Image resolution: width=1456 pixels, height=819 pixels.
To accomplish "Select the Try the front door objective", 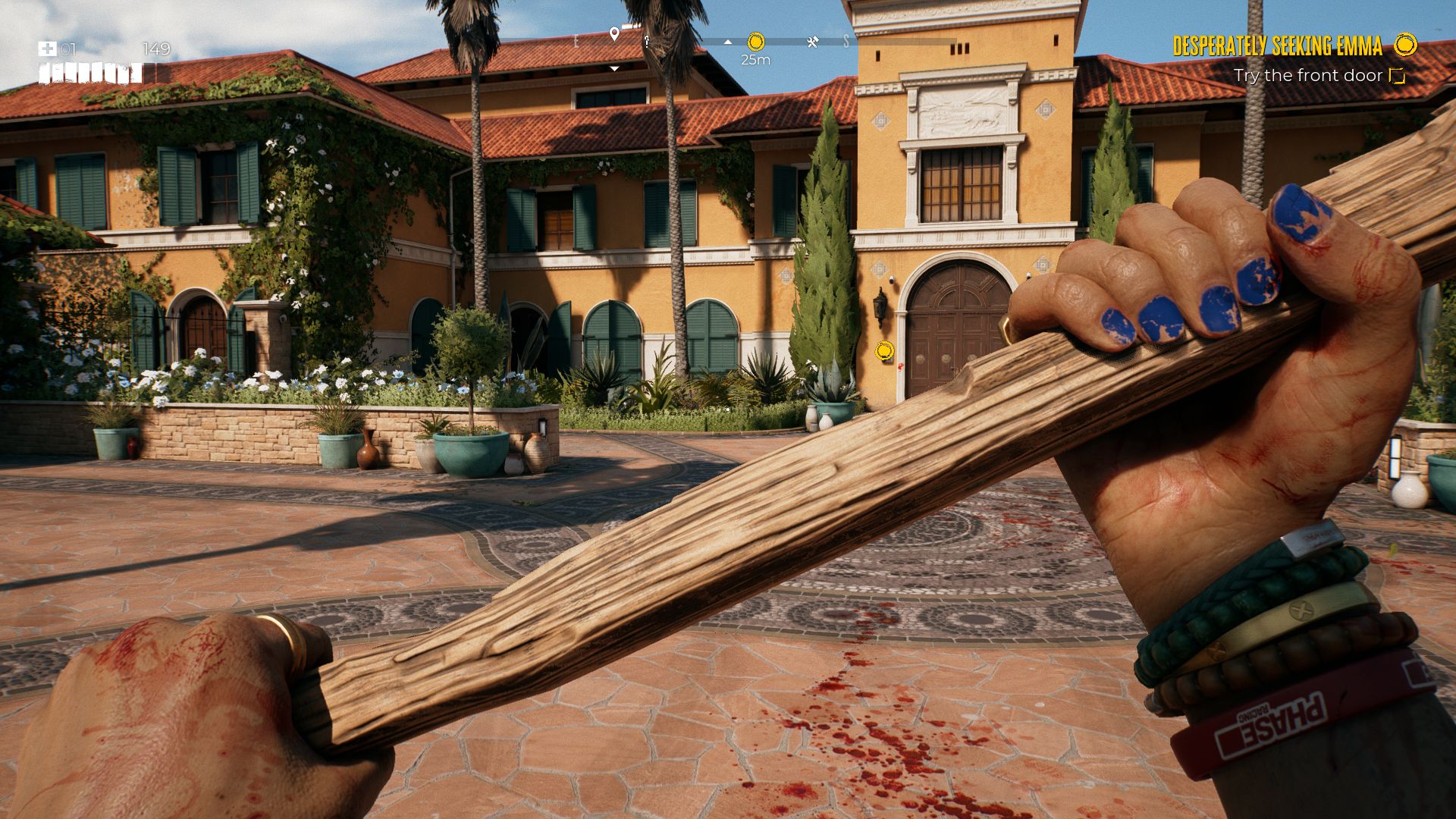I will (x=1307, y=75).
